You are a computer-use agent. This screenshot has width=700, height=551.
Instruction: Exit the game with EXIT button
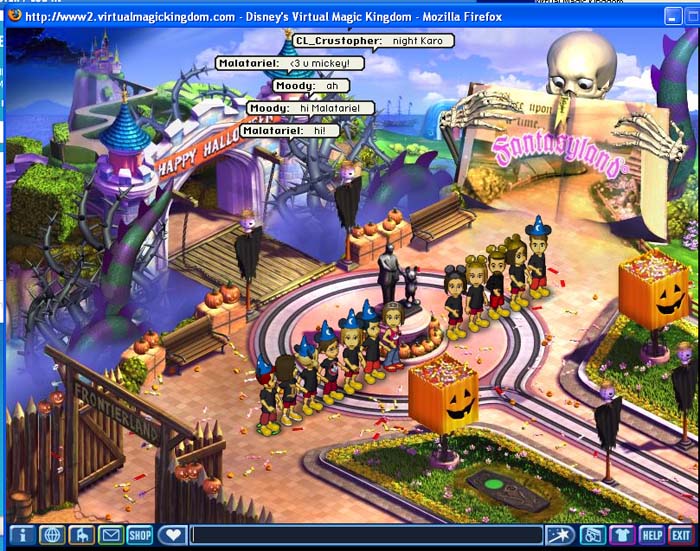(x=681, y=535)
